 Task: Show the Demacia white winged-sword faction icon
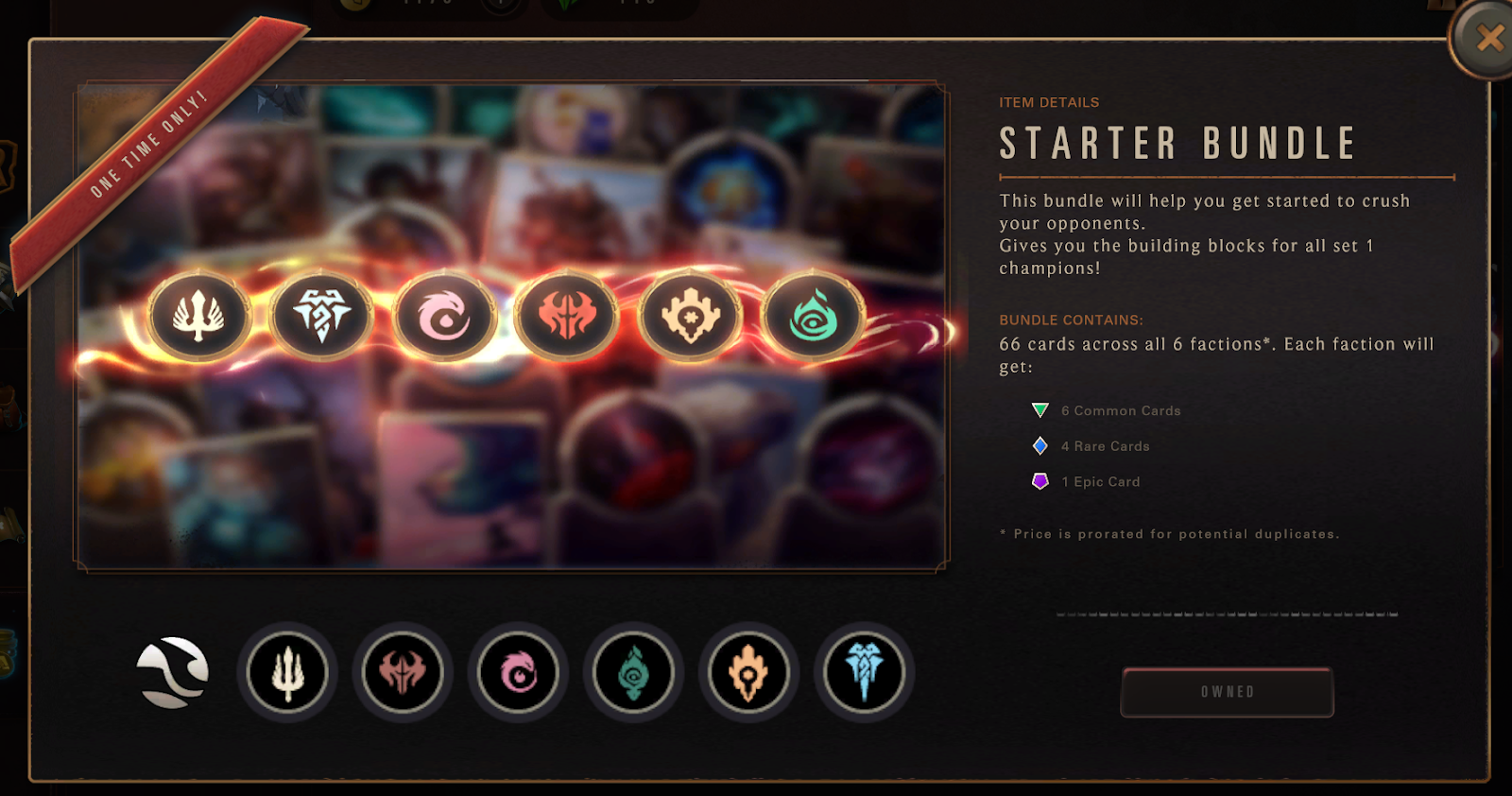click(x=287, y=672)
